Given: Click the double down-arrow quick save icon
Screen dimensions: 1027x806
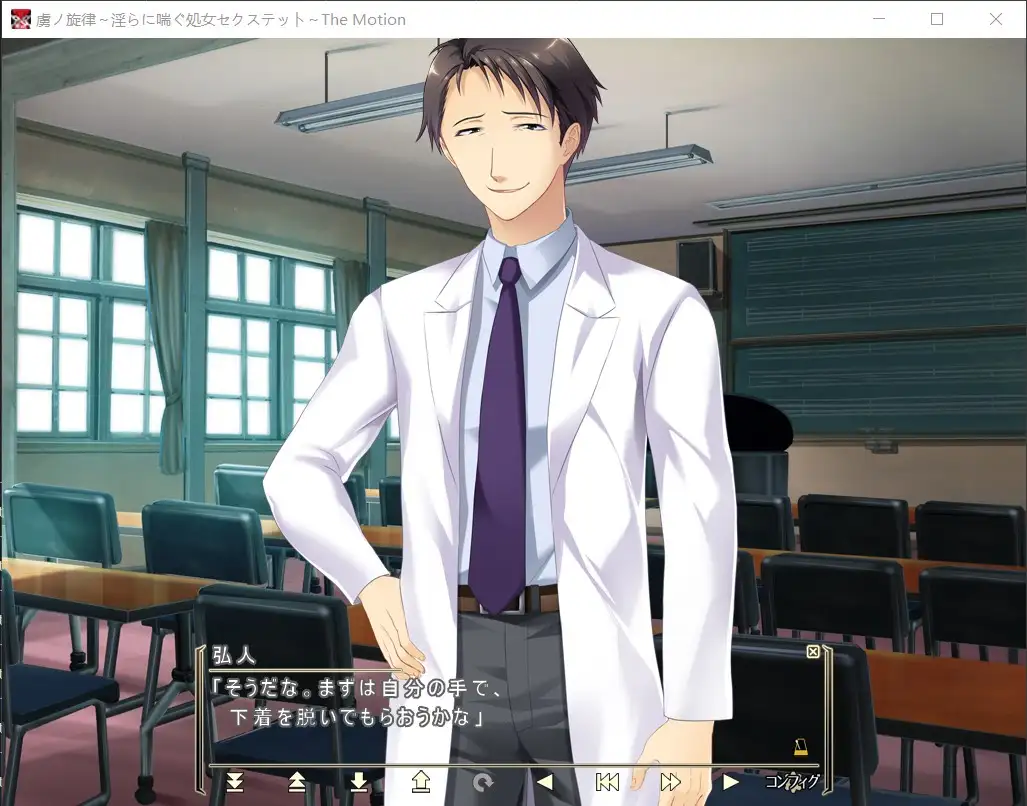Looking at the screenshot, I should pos(235,781).
